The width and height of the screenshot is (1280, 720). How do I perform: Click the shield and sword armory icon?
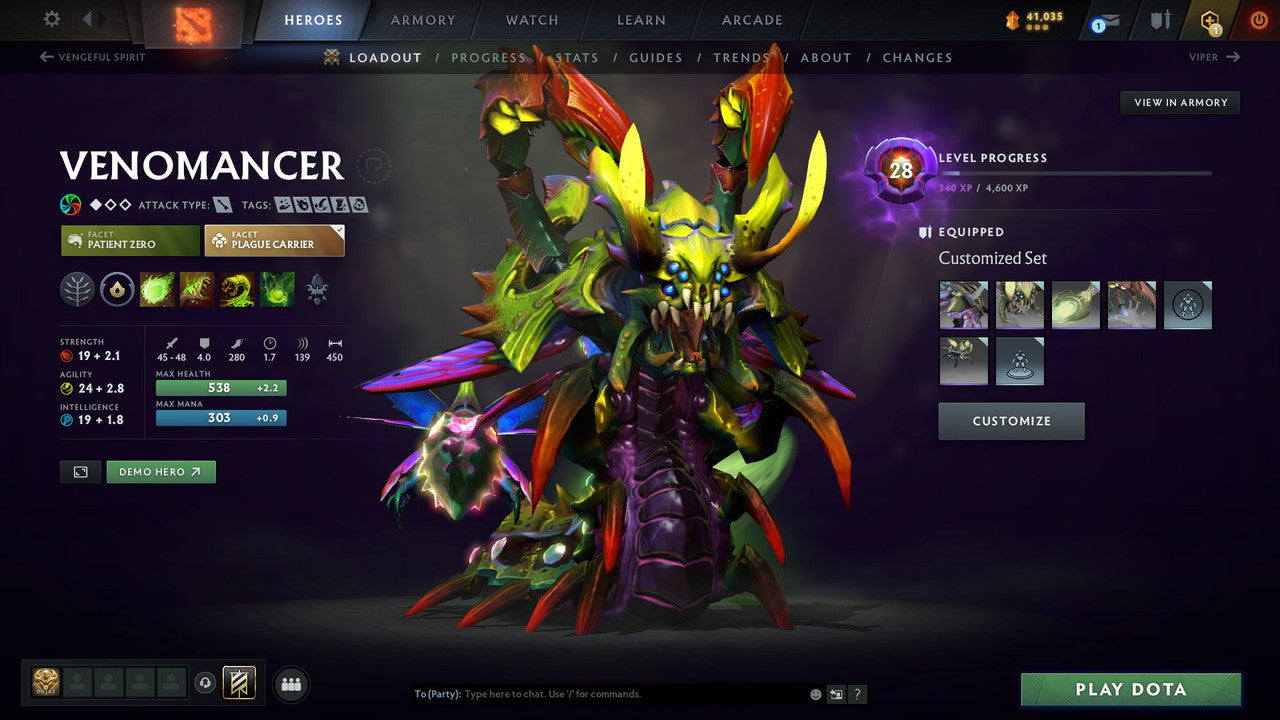1163,19
